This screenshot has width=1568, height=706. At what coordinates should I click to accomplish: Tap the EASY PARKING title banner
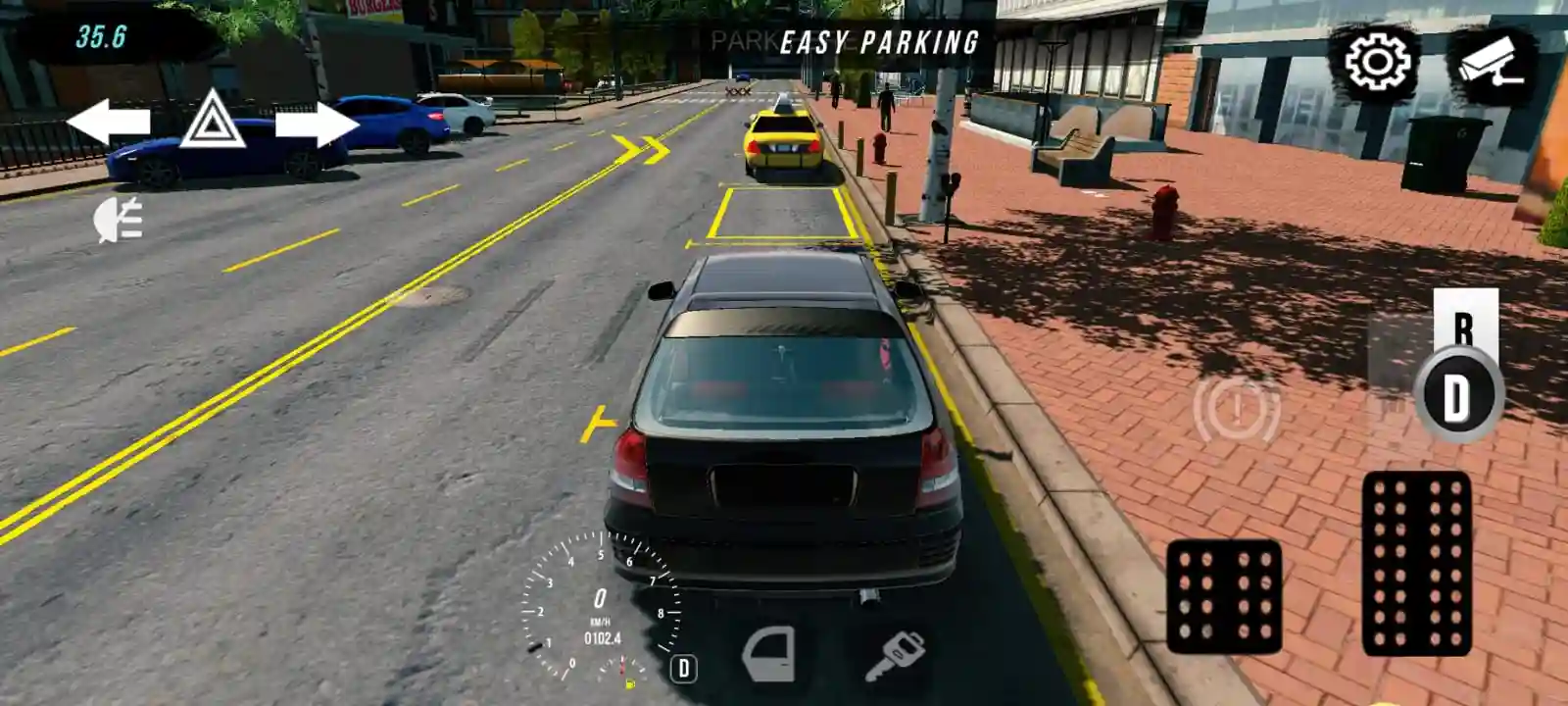coord(878,41)
